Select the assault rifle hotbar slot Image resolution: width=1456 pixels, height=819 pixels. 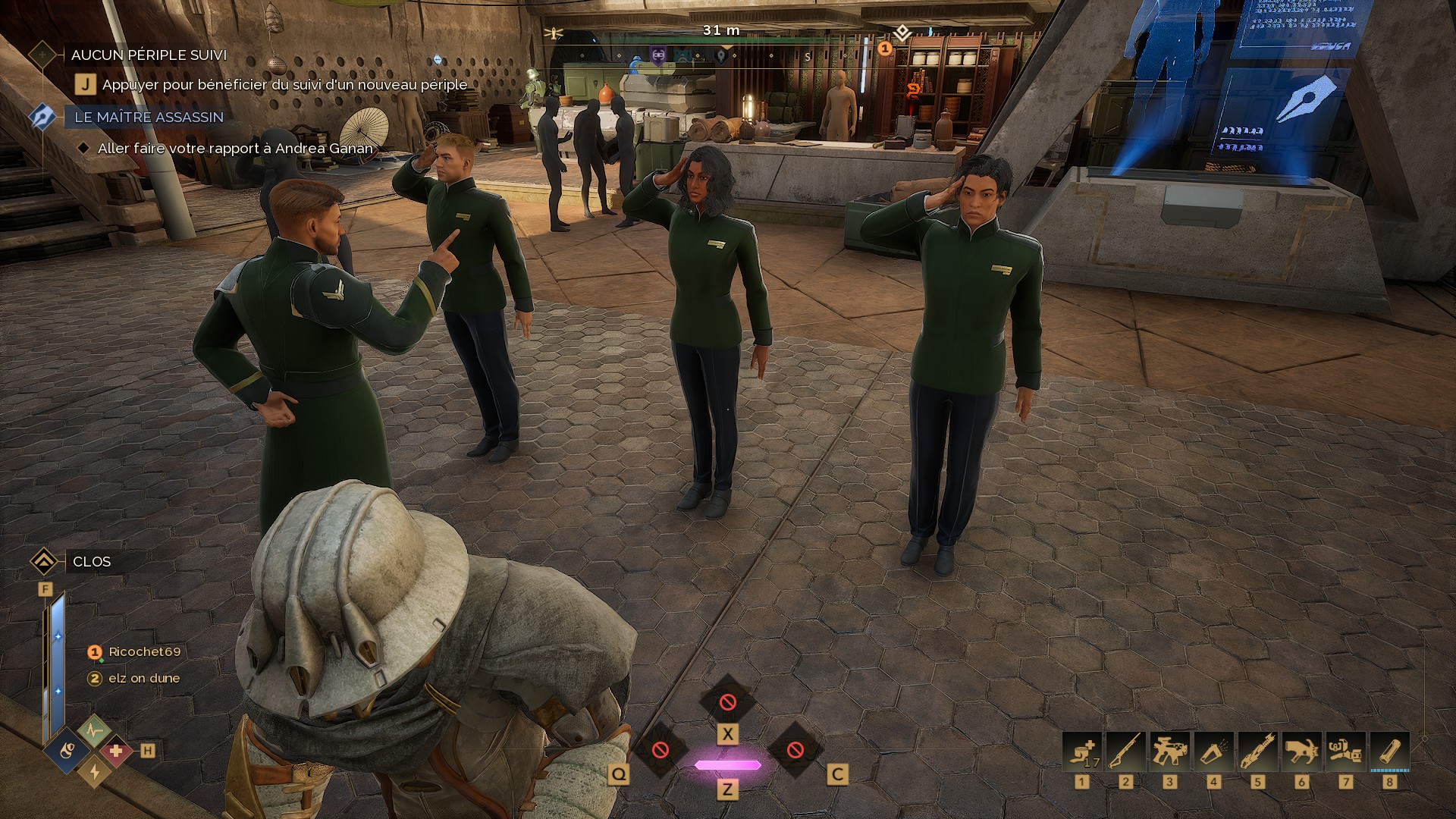tap(1170, 752)
